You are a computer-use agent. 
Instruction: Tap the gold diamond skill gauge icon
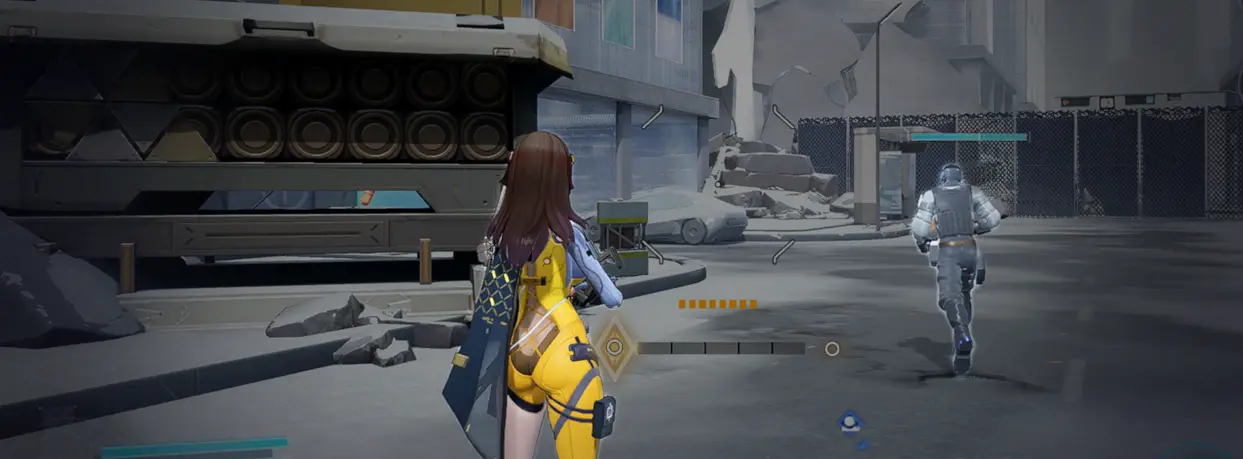[x=615, y=348]
